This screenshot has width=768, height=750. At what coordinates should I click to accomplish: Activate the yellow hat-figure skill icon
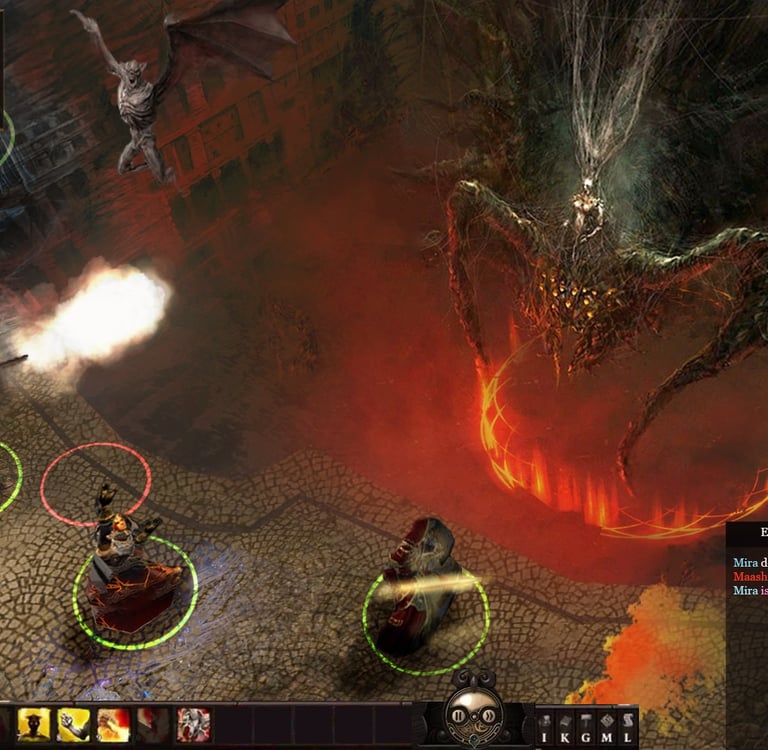point(34,724)
